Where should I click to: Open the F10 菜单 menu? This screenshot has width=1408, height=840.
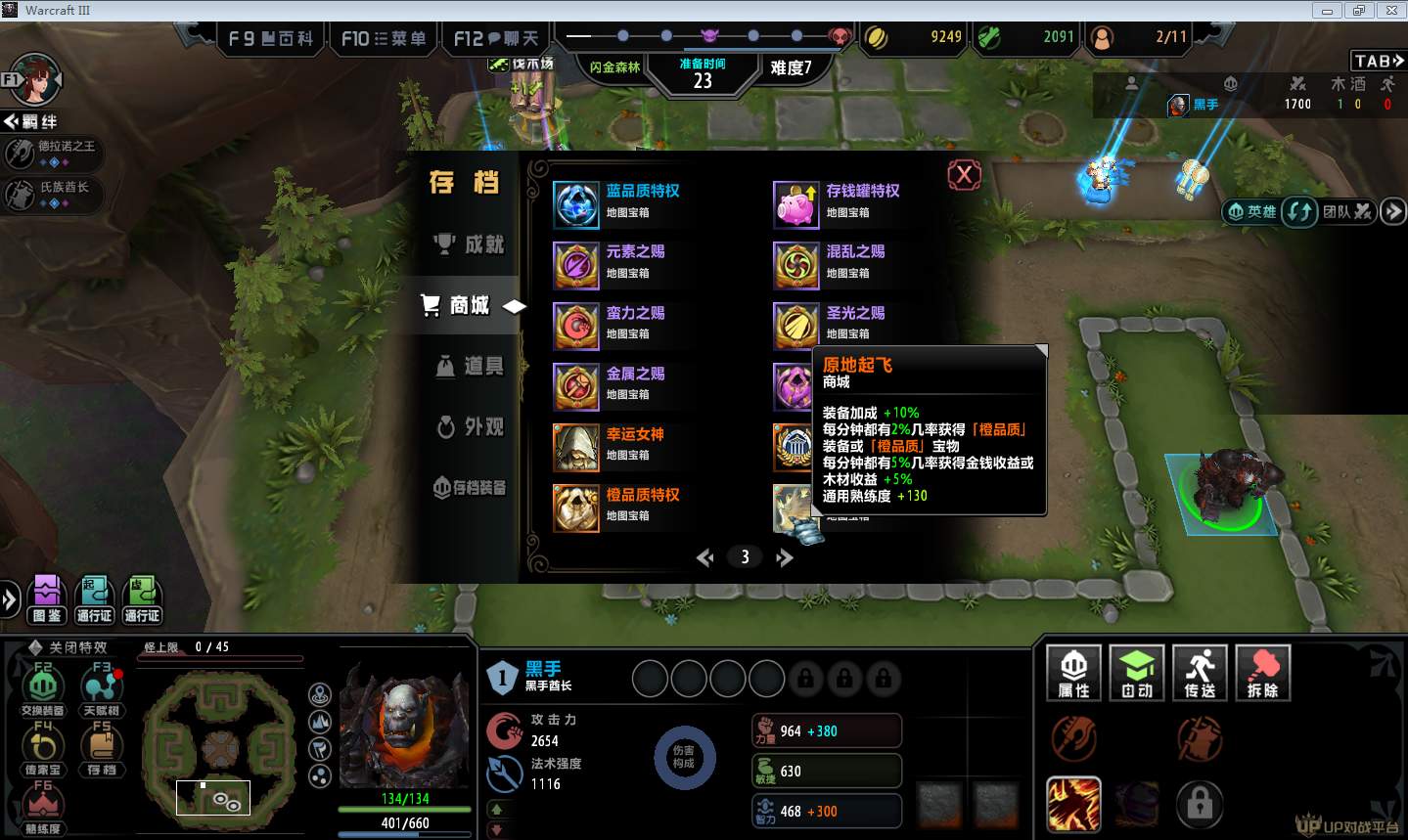384,39
